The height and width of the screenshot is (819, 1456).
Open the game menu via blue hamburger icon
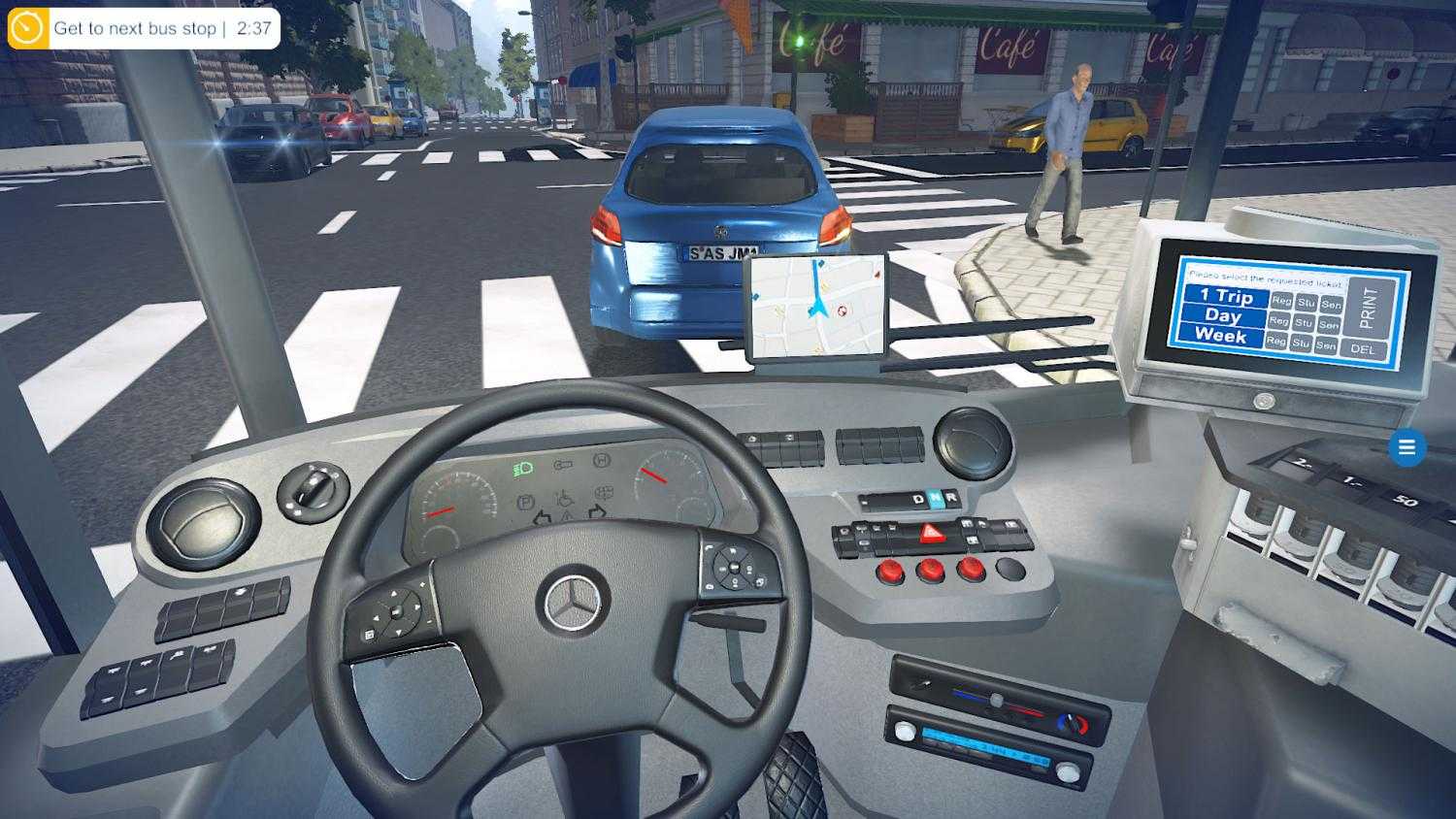tap(1406, 447)
